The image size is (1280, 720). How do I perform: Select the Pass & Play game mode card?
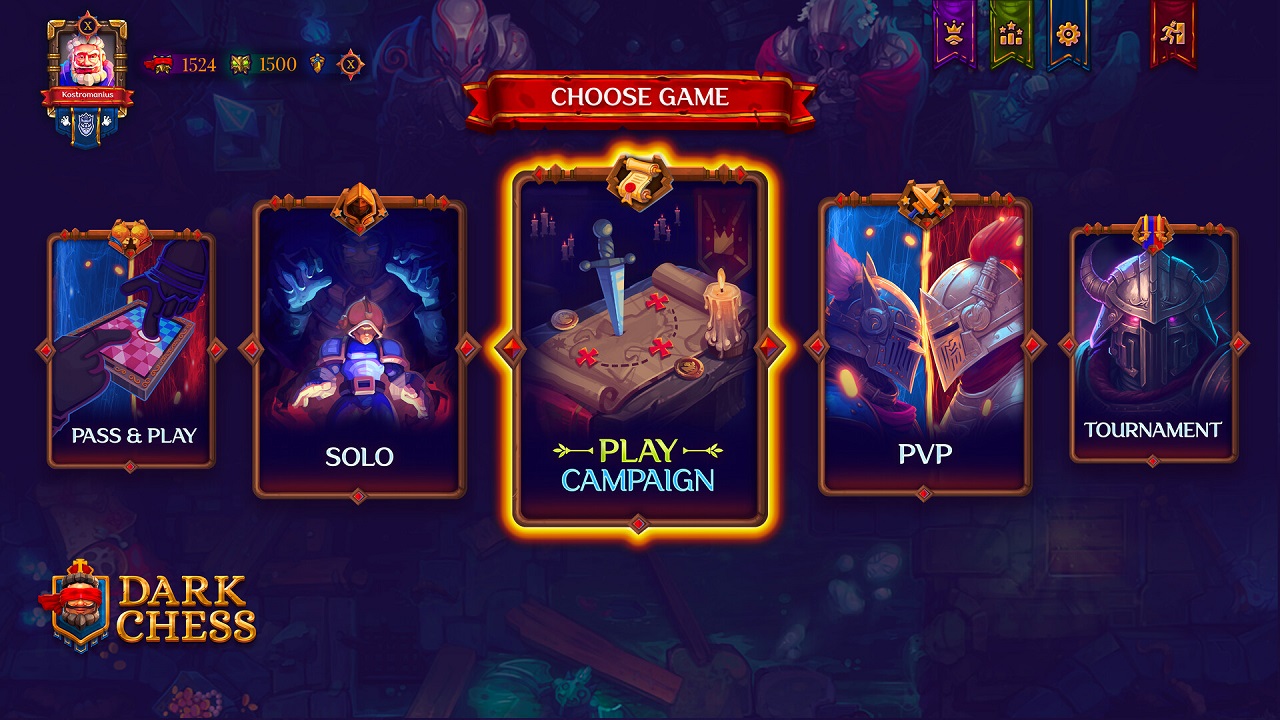click(131, 350)
